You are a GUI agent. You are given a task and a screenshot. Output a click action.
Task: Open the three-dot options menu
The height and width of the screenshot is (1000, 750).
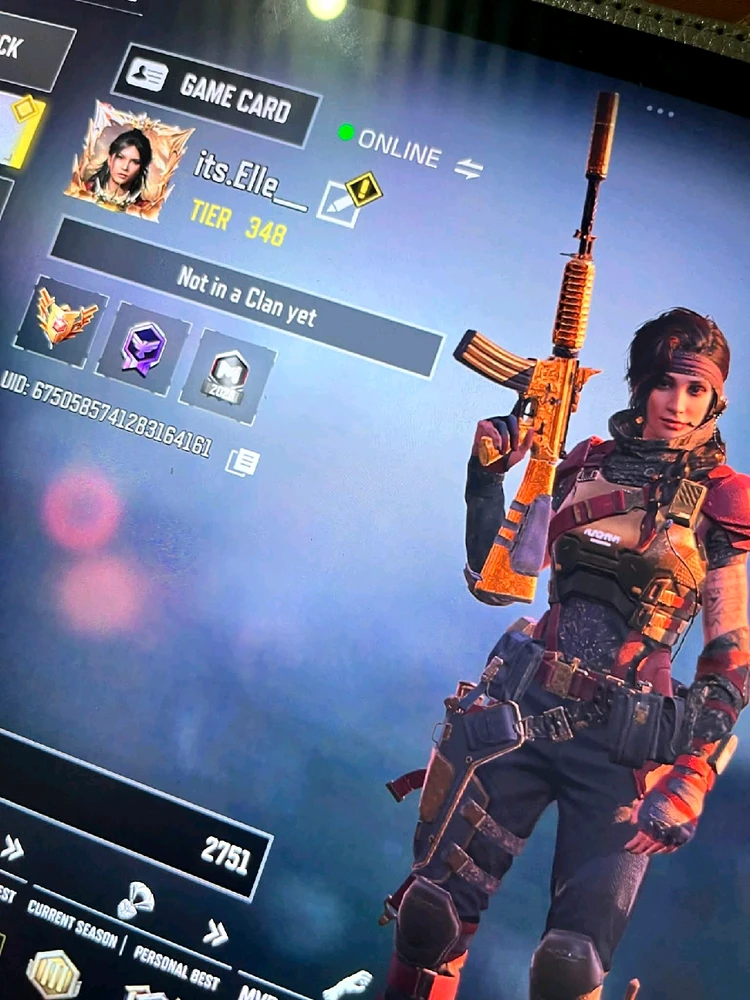point(660,110)
